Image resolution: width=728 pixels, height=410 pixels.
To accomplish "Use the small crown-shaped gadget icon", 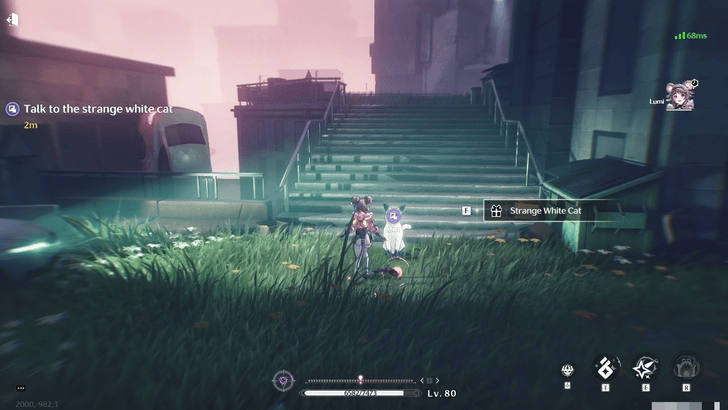I will [x=568, y=370].
